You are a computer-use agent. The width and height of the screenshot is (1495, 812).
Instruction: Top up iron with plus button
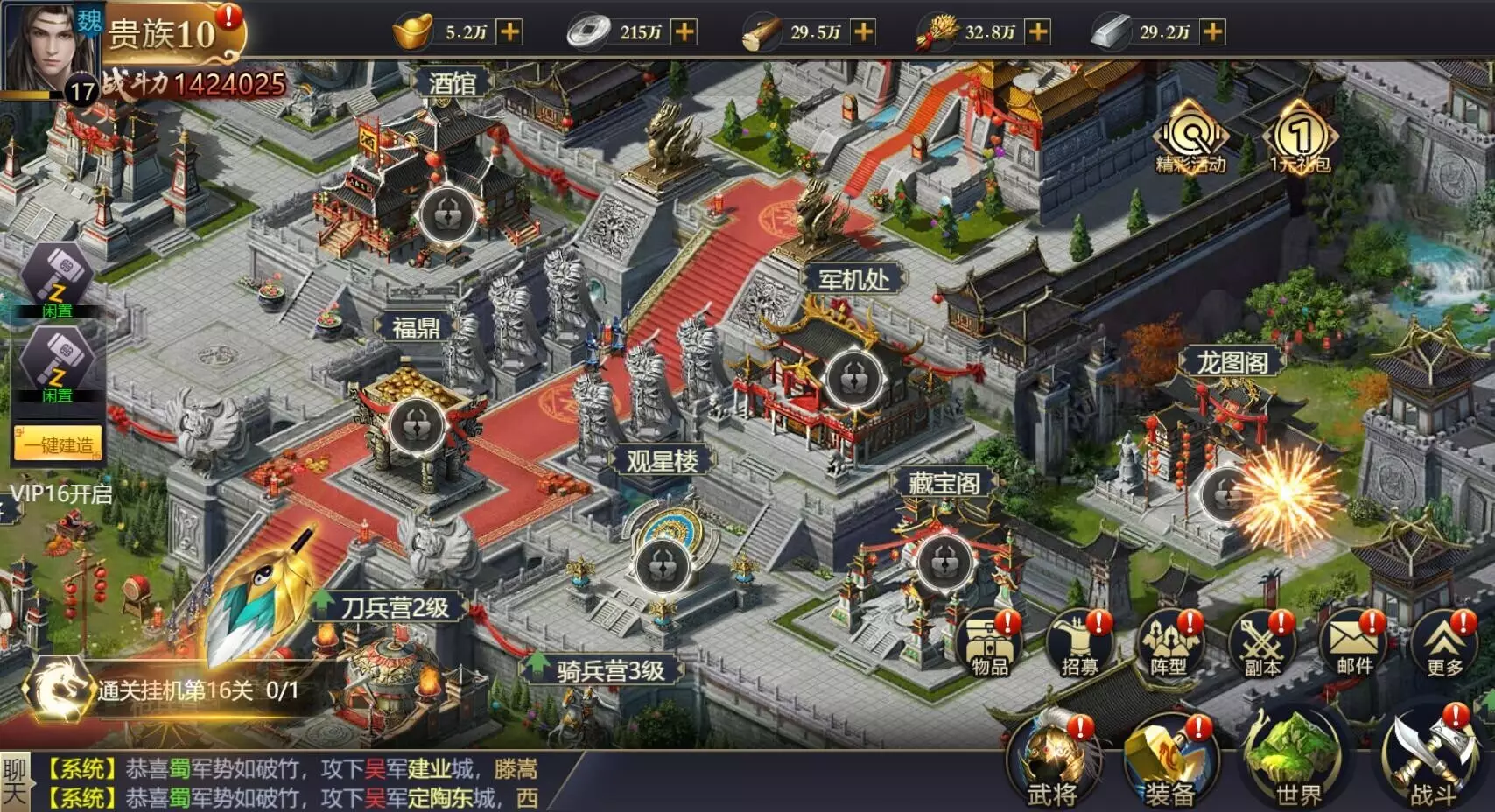[x=1212, y=32]
